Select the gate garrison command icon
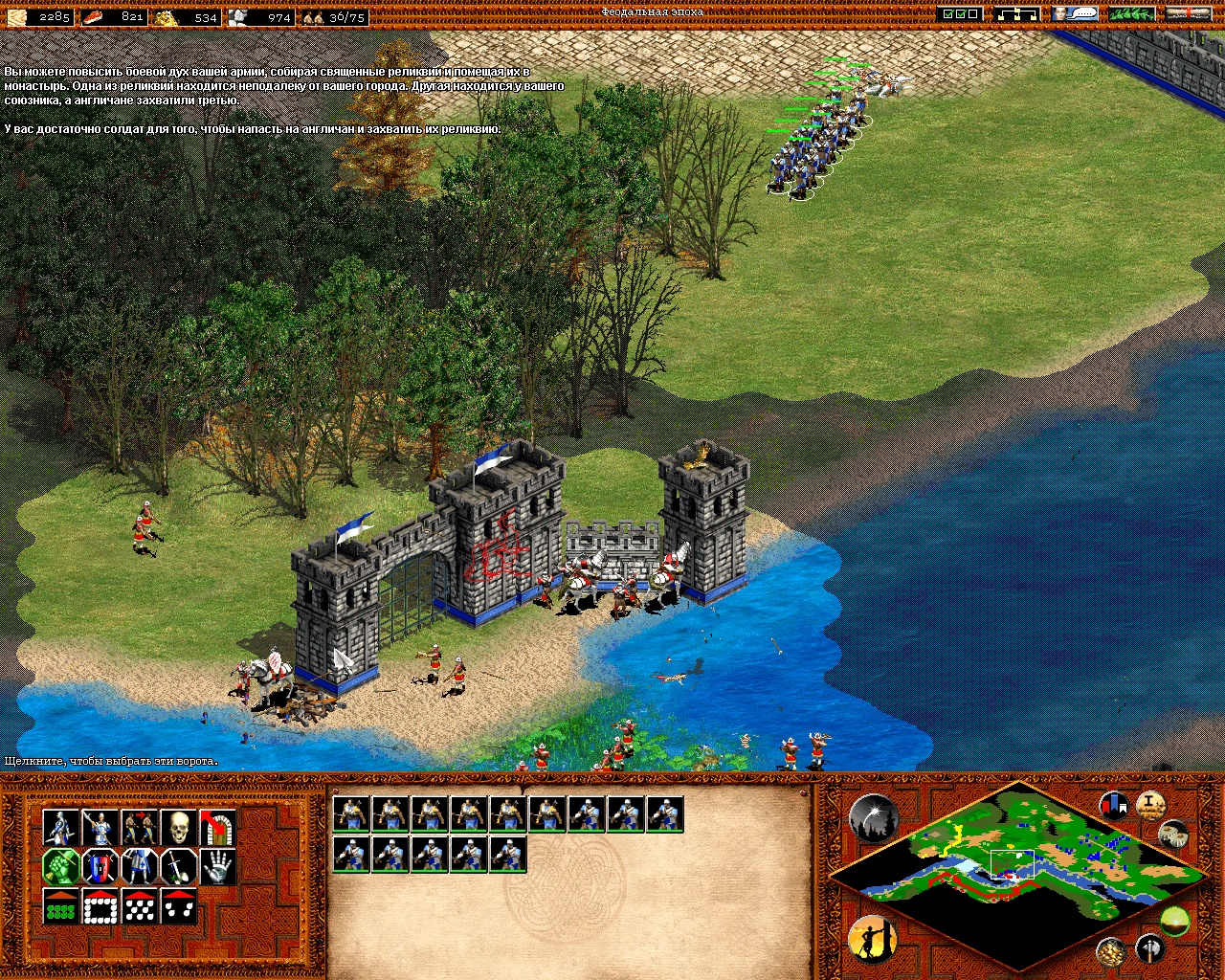 point(217,828)
